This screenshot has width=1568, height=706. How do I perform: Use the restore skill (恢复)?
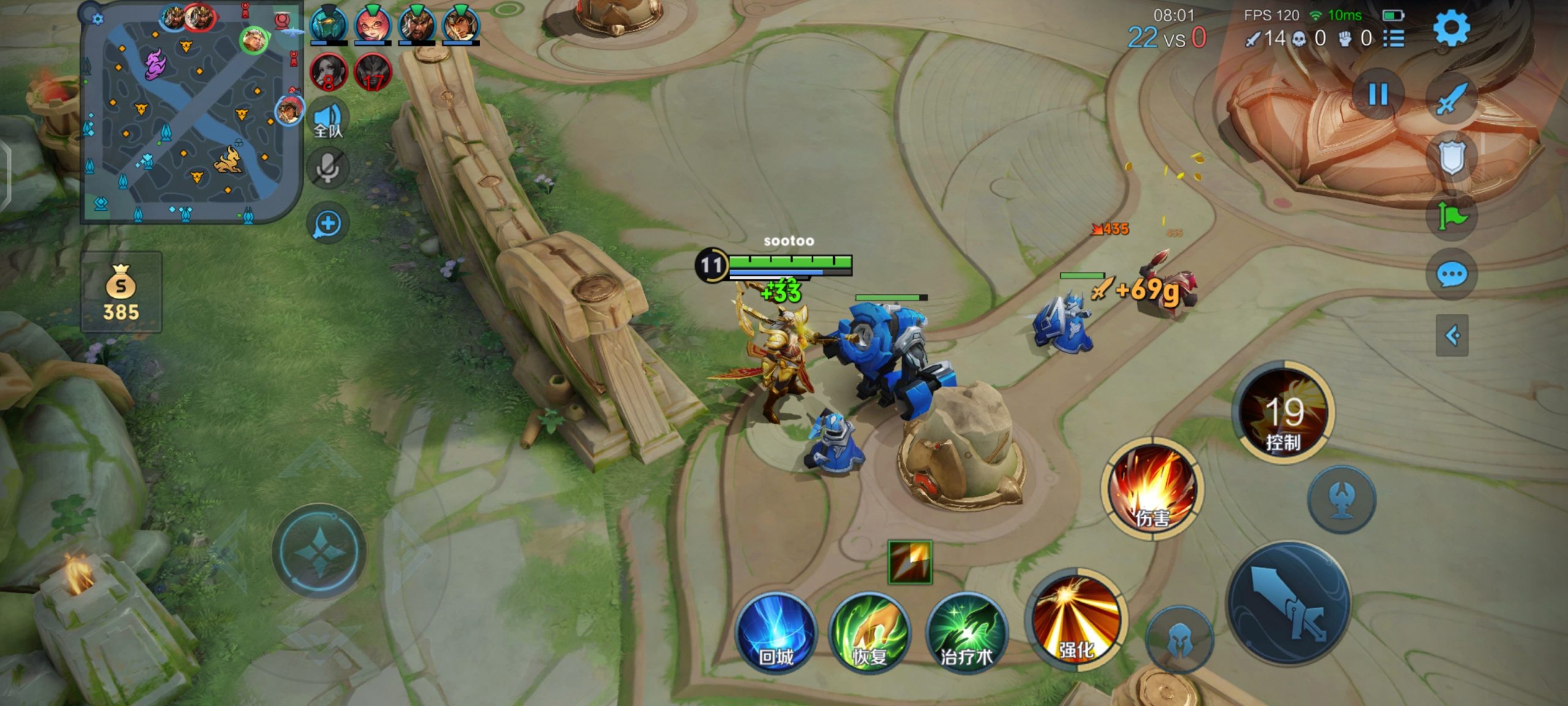tap(870, 634)
